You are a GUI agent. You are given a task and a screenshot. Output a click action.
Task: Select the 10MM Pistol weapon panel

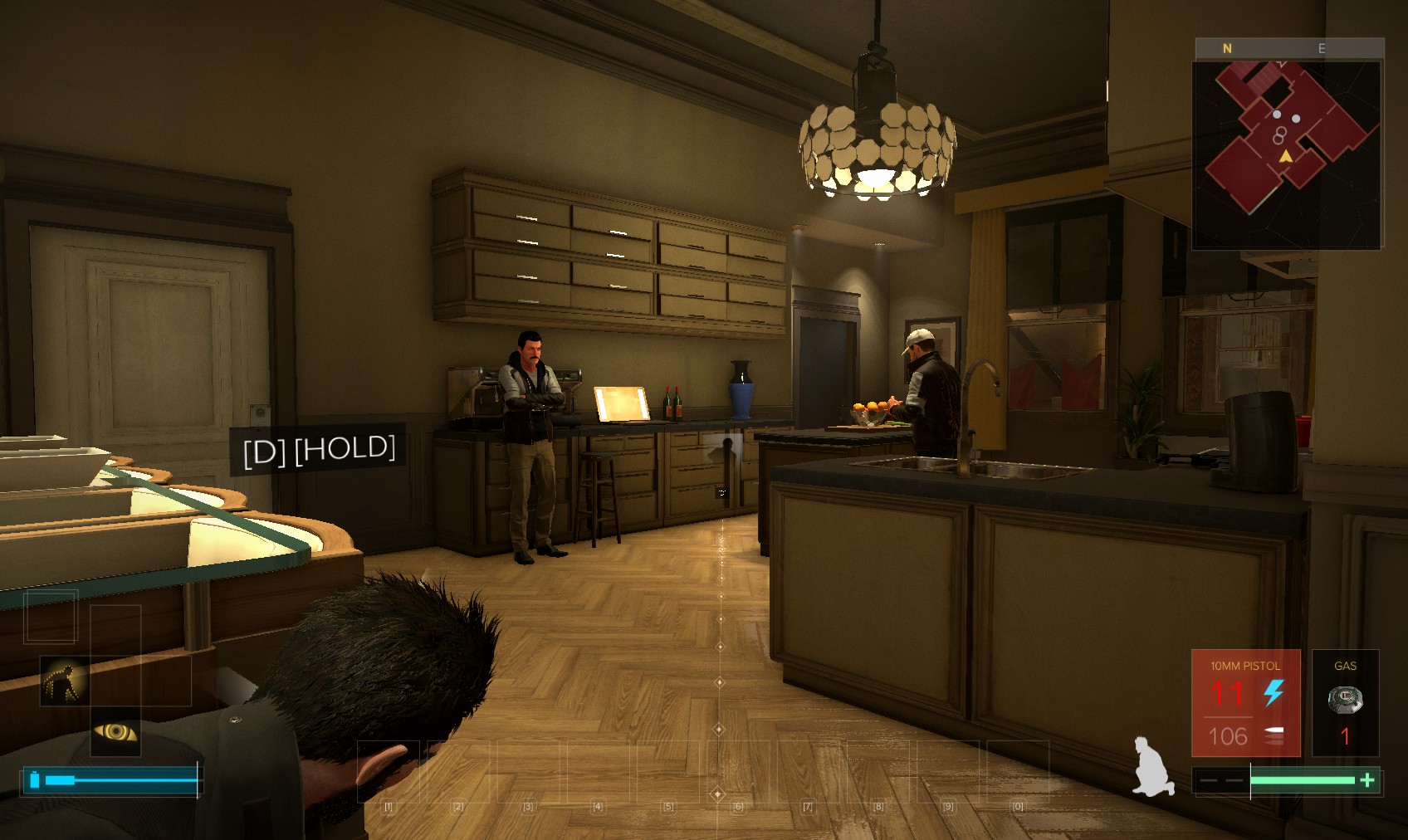point(1245,703)
